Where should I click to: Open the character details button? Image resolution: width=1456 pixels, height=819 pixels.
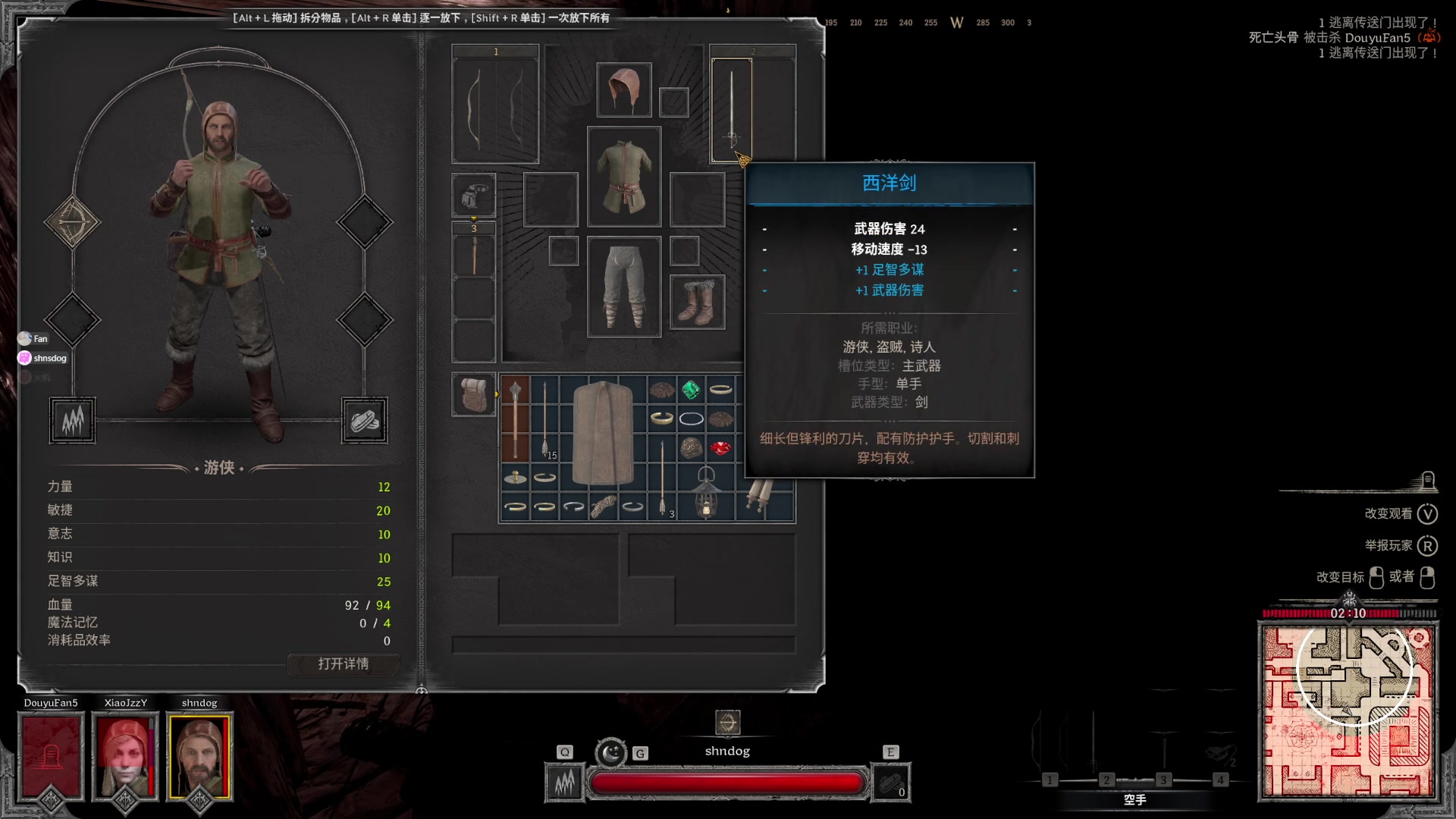[x=343, y=664]
